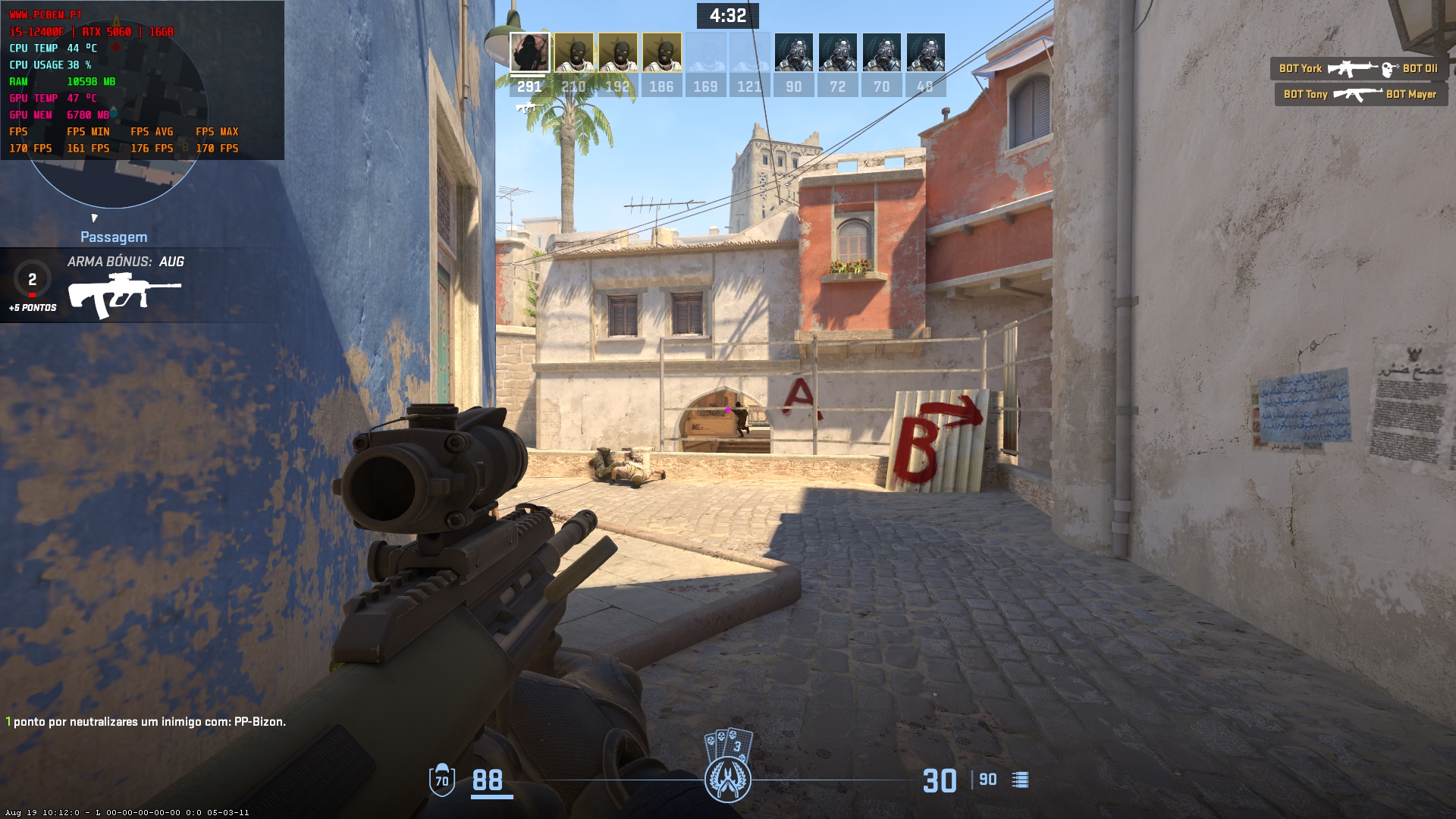Click the AUG bonus weapon icon
The width and height of the screenshot is (1456, 819).
[124, 295]
